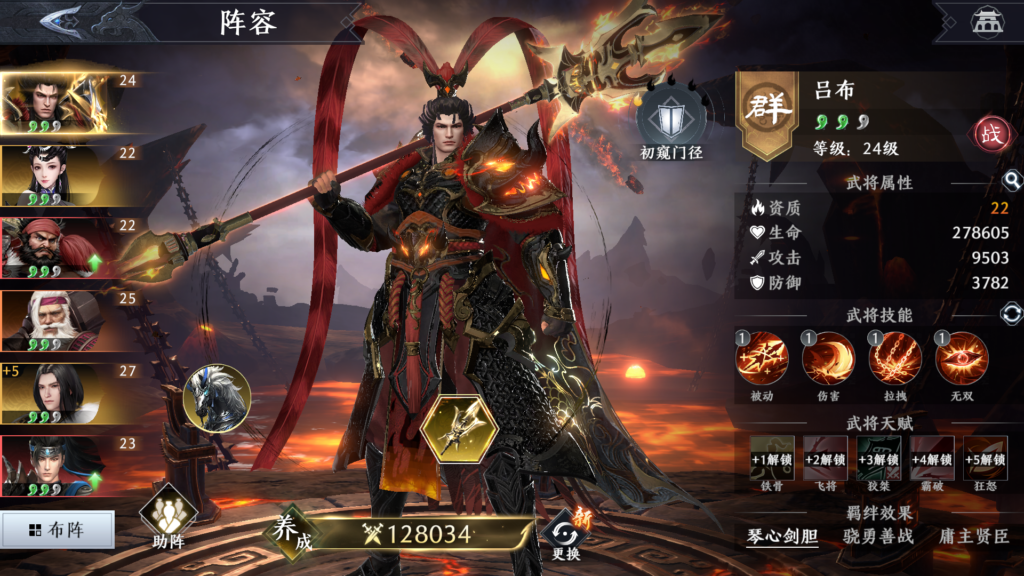Open the 助阵 support button

point(168,516)
